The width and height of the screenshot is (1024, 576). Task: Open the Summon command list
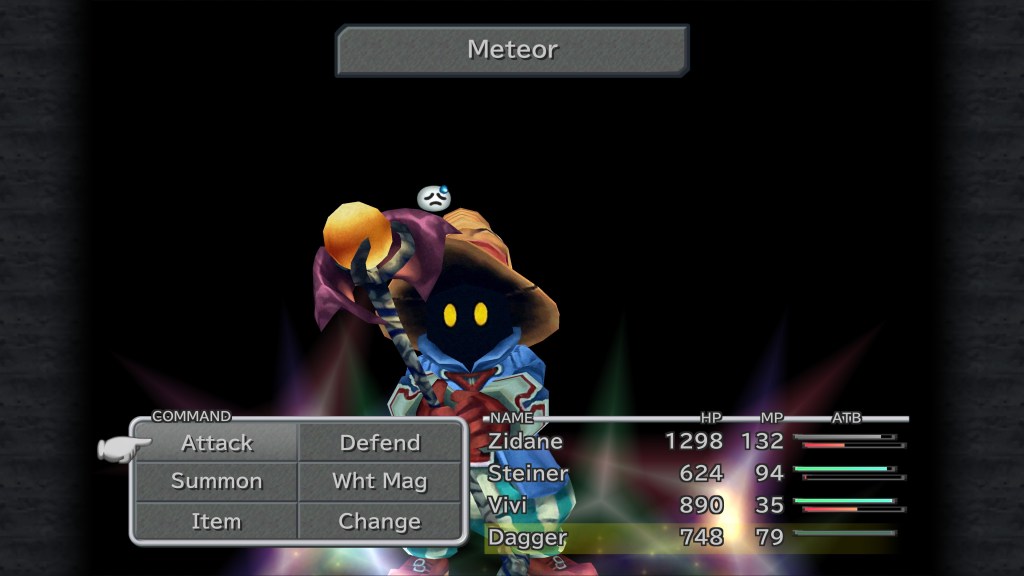click(x=217, y=481)
